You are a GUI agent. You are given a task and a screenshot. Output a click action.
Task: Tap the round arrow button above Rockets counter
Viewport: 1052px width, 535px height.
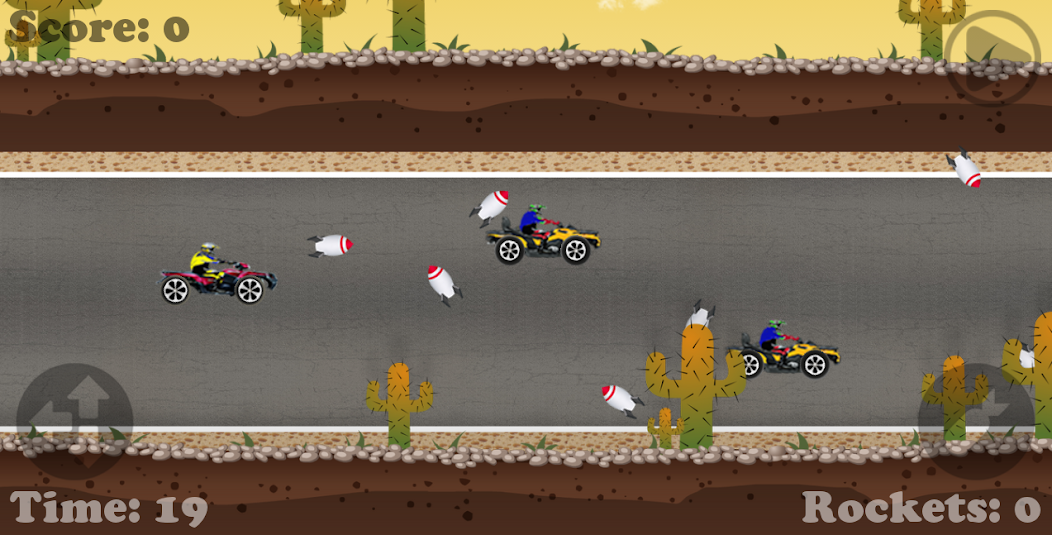976,420
